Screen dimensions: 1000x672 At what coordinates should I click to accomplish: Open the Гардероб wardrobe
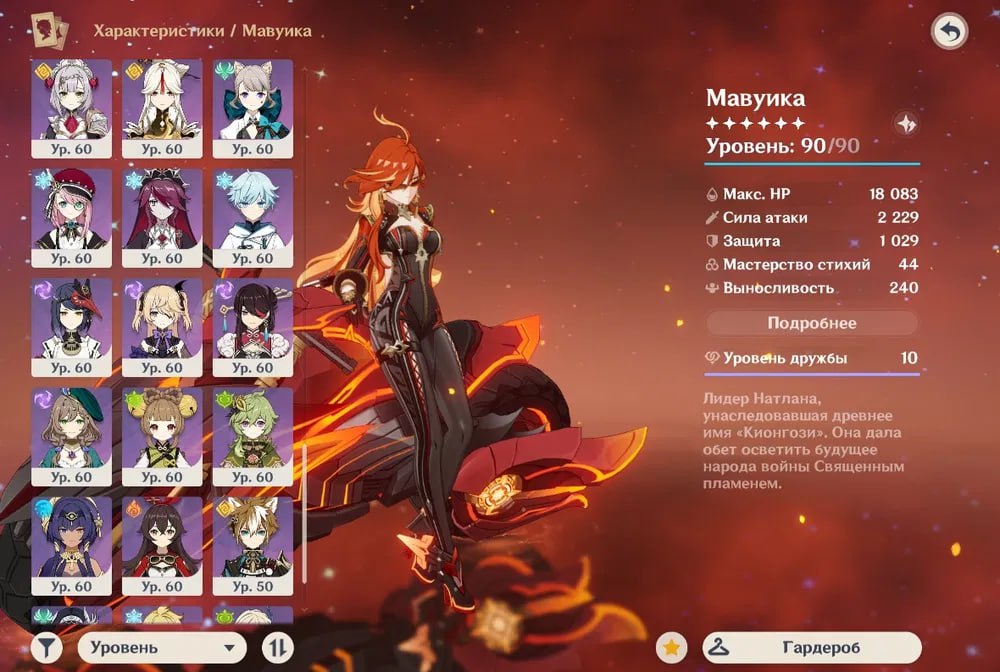click(811, 648)
